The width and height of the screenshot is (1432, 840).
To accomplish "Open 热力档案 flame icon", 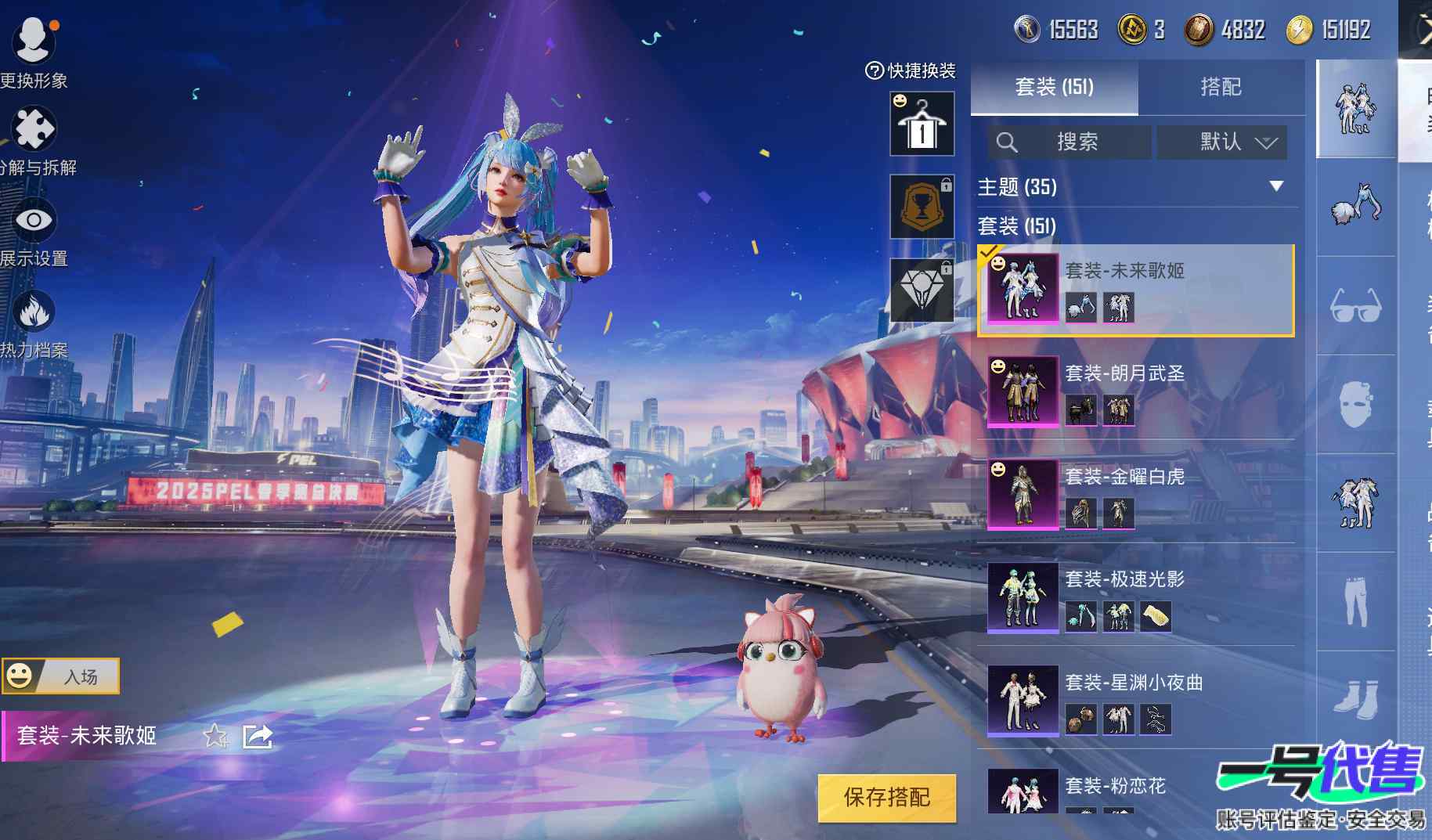I will pos(33,316).
